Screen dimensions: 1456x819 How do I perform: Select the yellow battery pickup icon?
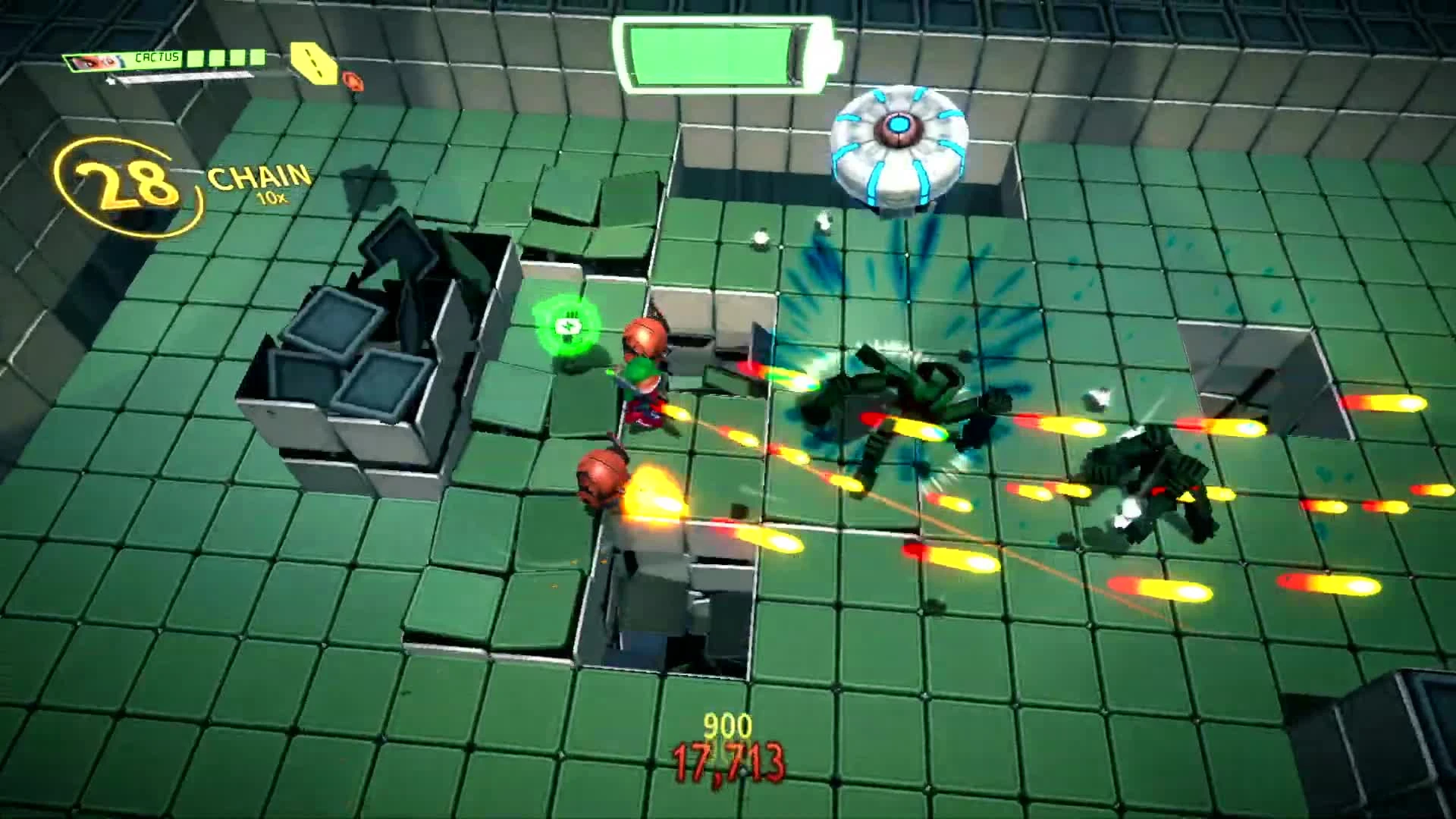pyautogui.click(x=313, y=63)
